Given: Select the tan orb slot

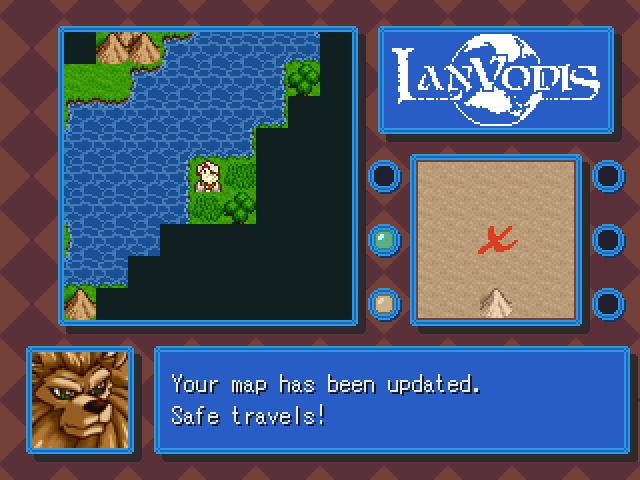Looking at the screenshot, I should pyautogui.click(x=384, y=302).
